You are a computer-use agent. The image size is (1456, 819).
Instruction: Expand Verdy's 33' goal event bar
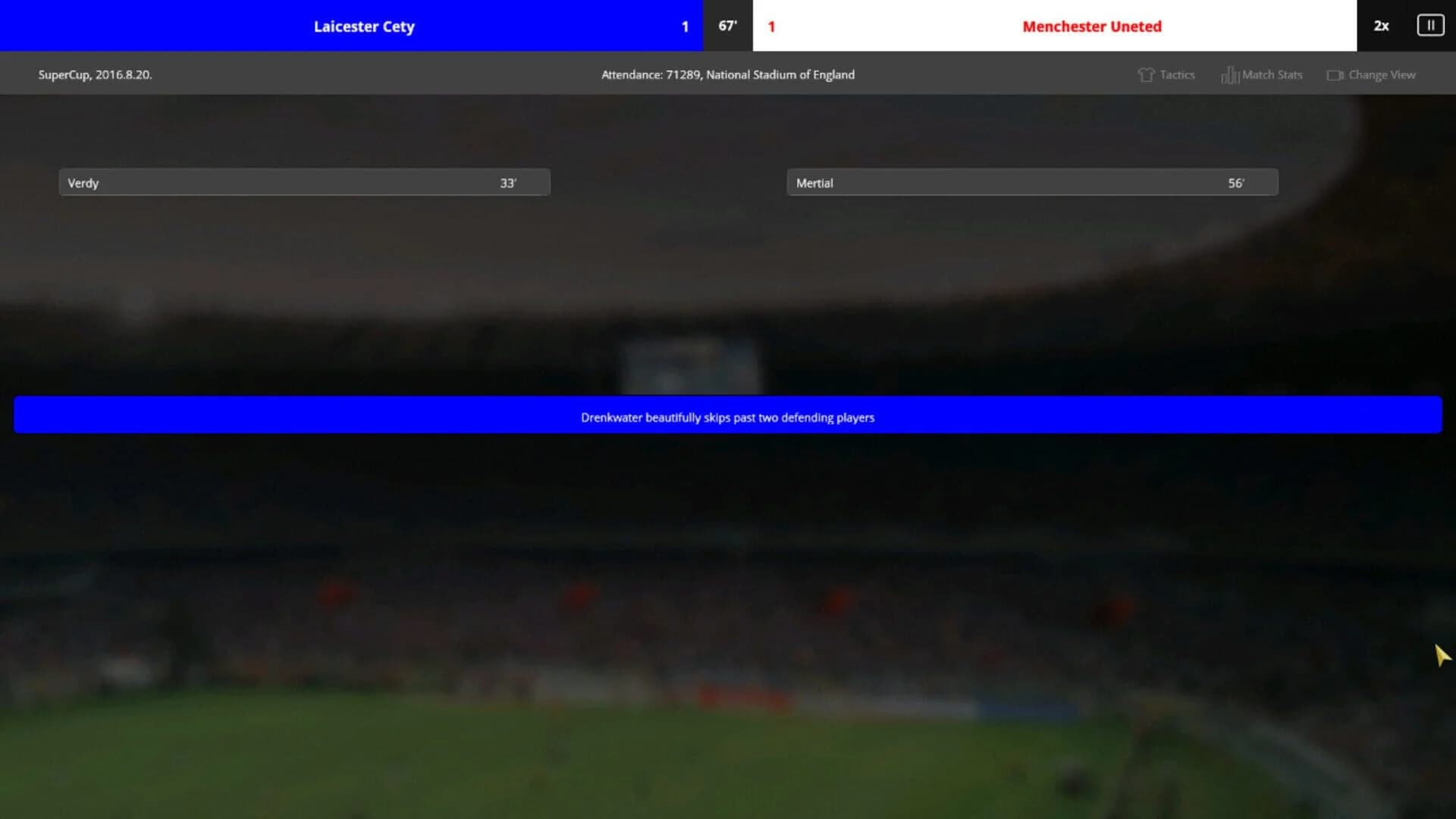303,182
